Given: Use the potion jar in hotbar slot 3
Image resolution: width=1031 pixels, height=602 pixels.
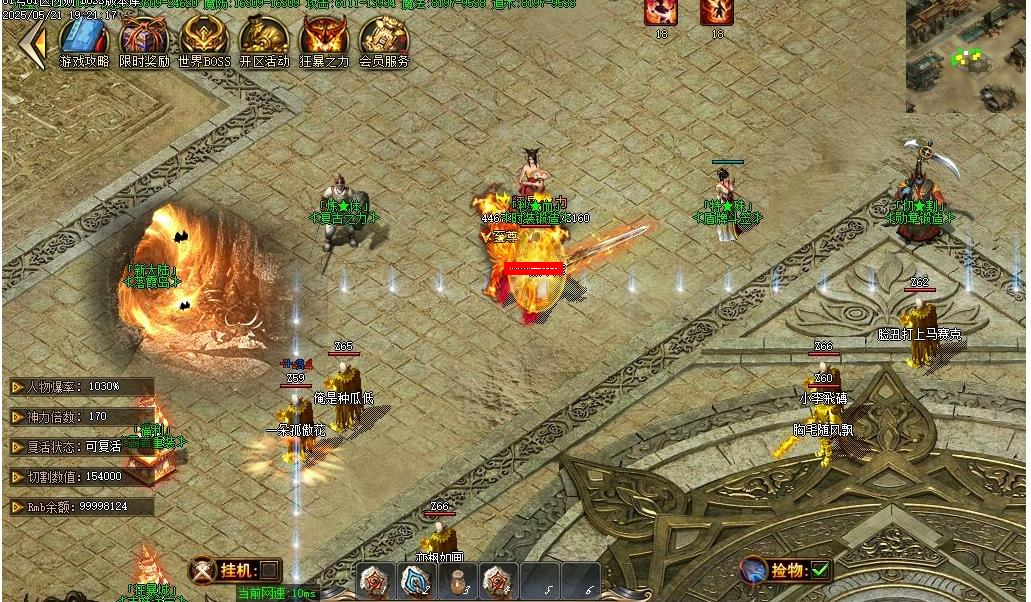Looking at the screenshot, I should coord(457,580).
